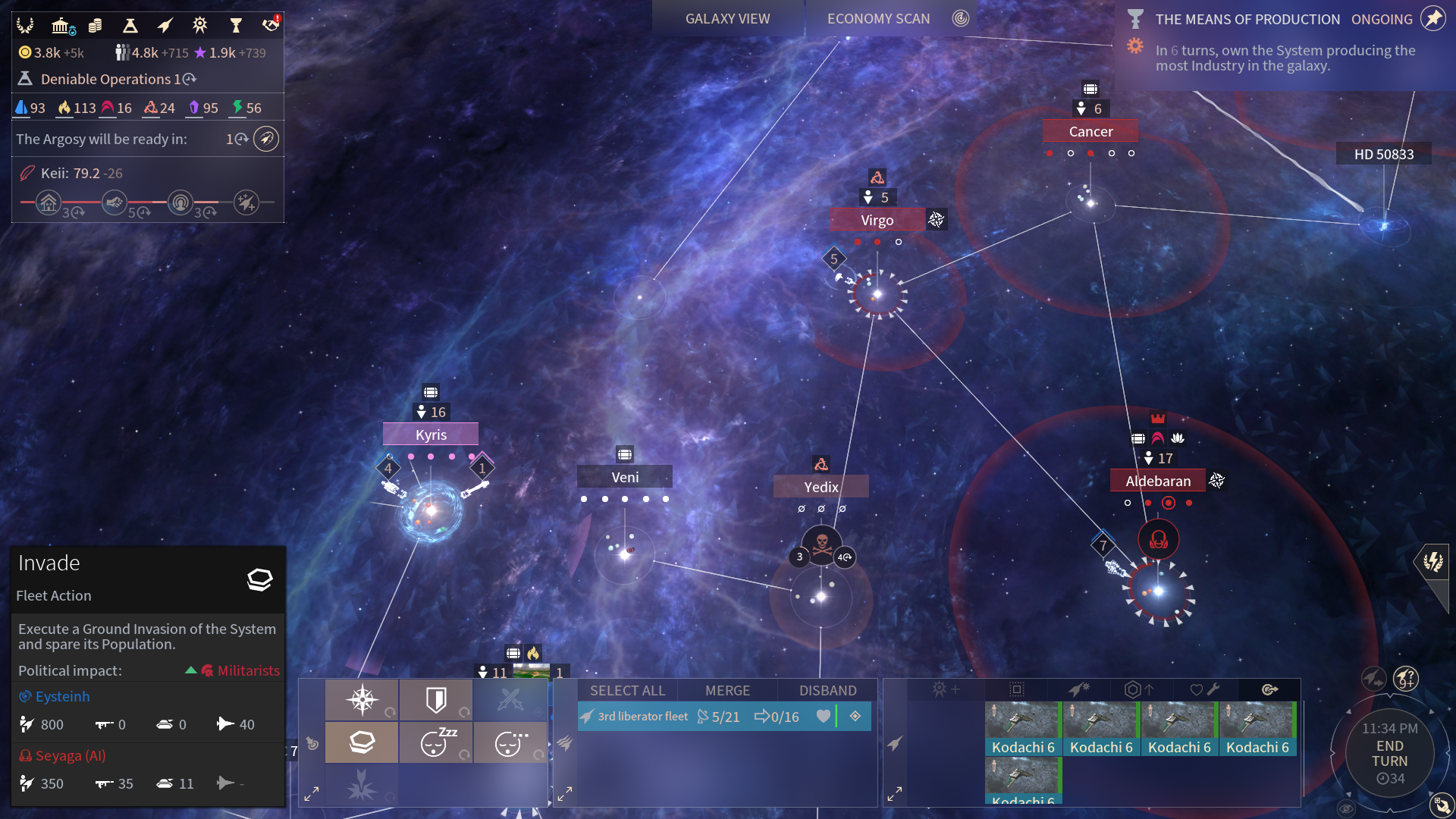End the current turn
The image size is (1456, 819).
pyautogui.click(x=1389, y=753)
